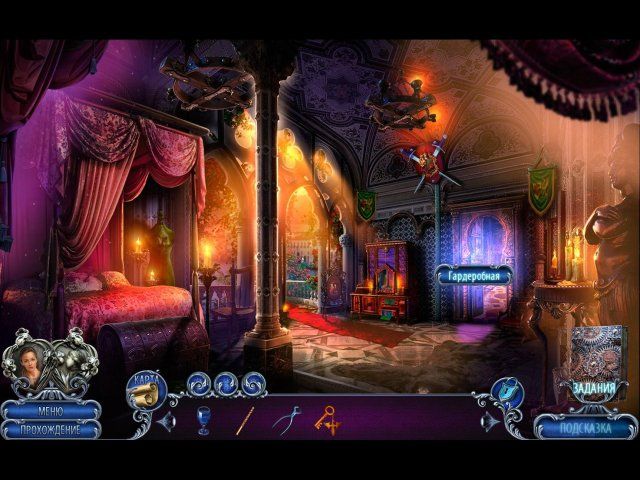Select the blue goblet inventory item
This screenshot has height=480, width=640.
pos(204,420)
